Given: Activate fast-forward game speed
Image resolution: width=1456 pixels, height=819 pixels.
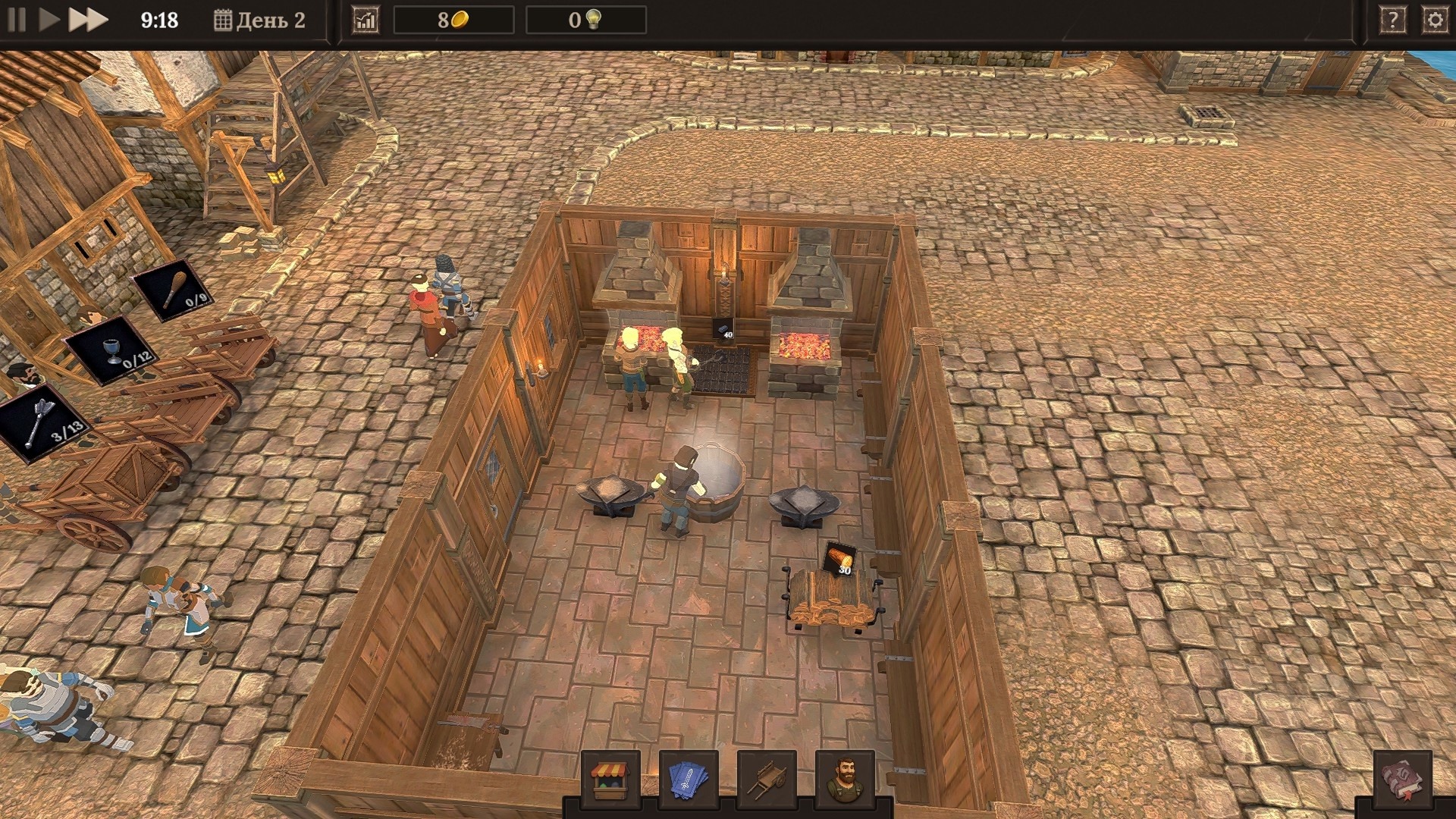Looking at the screenshot, I should [88, 20].
